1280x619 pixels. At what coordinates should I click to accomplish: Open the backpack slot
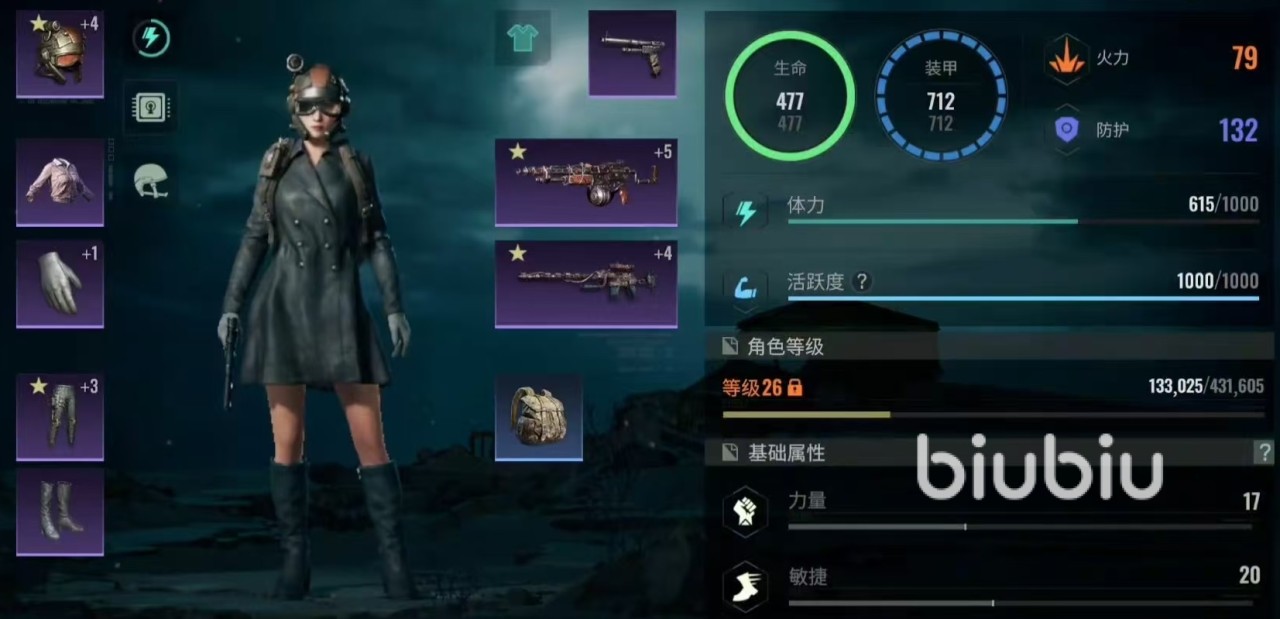[x=539, y=417]
